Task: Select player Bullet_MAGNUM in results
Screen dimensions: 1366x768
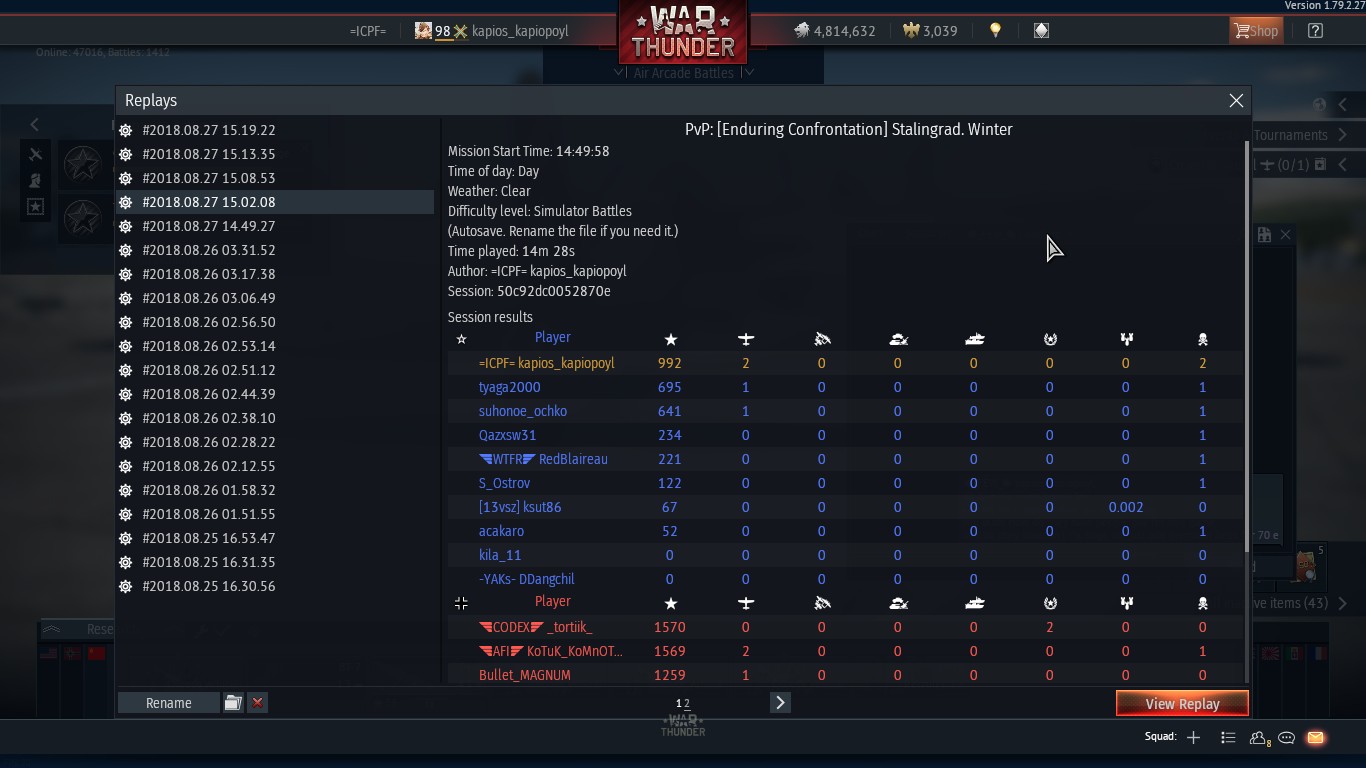Action: (x=524, y=675)
